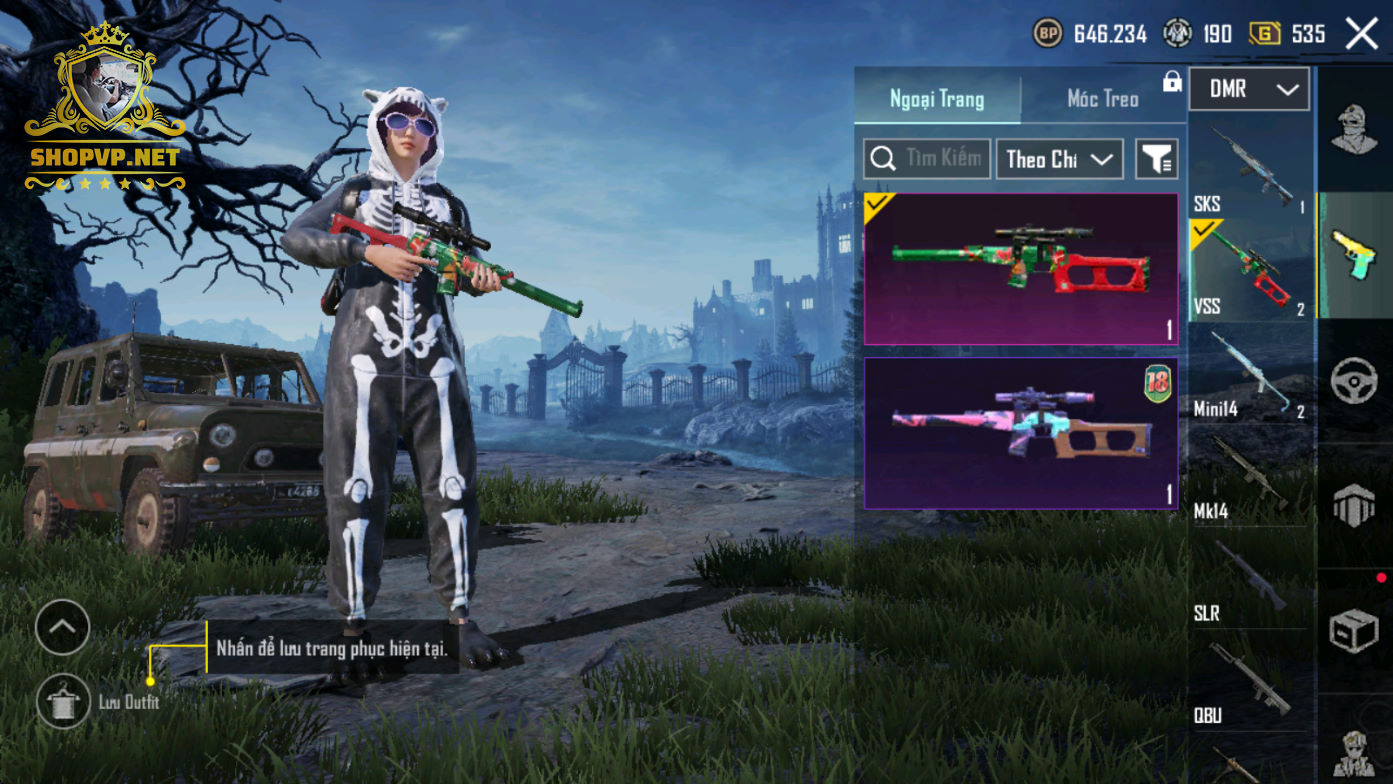Switch to the Ngoại Trang tab
The height and width of the screenshot is (784, 1393).
[x=937, y=99]
